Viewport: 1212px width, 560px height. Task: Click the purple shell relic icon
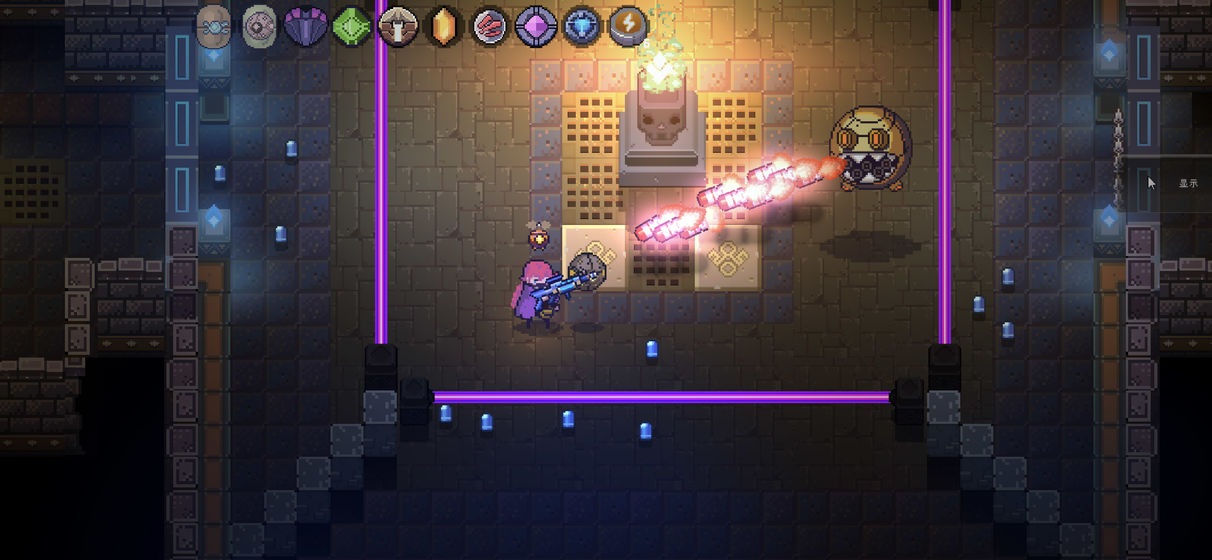306,26
